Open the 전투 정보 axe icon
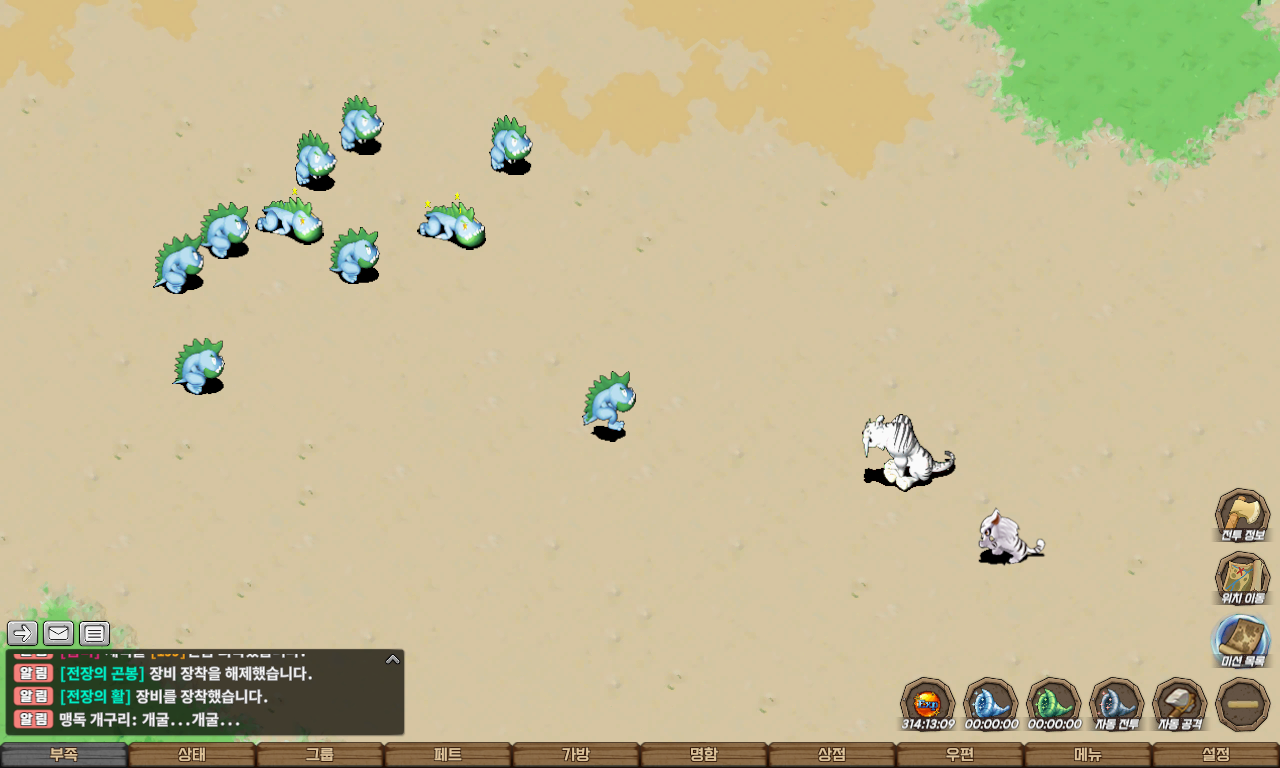1280x768 pixels. [x=1242, y=516]
